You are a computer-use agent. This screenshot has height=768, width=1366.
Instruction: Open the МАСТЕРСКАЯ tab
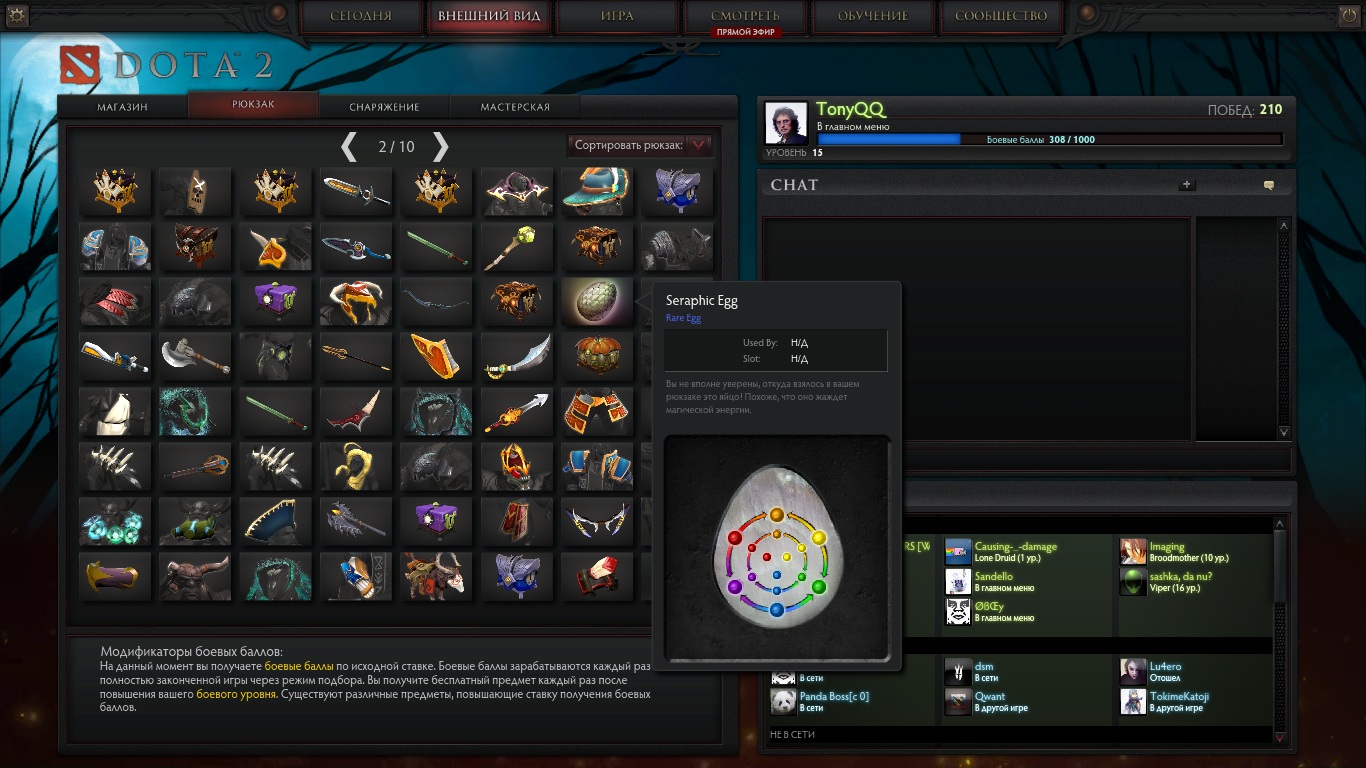[515, 107]
